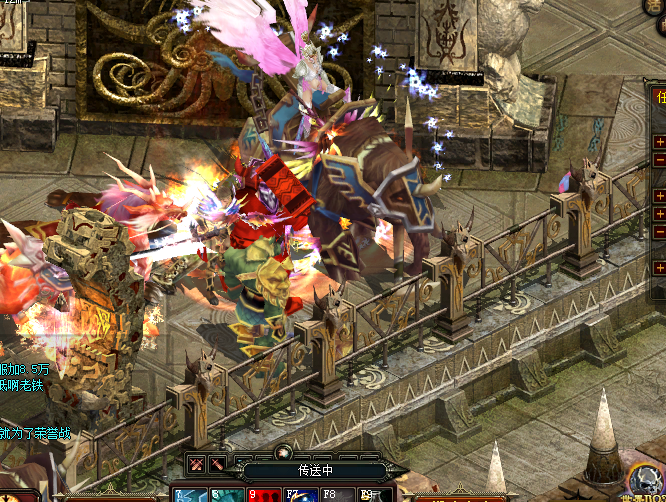Open the quest panel header tab
Viewport: 666px width, 502px height.
click(x=660, y=97)
